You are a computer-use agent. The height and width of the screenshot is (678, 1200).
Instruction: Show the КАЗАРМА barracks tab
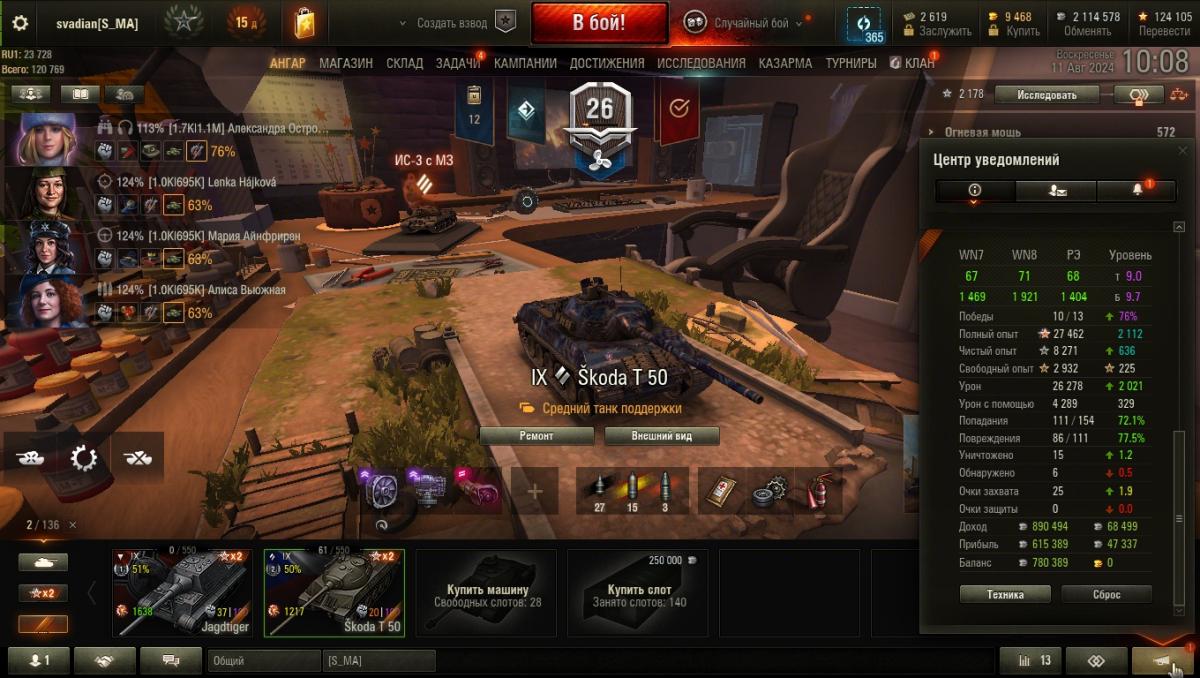click(x=785, y=63)
